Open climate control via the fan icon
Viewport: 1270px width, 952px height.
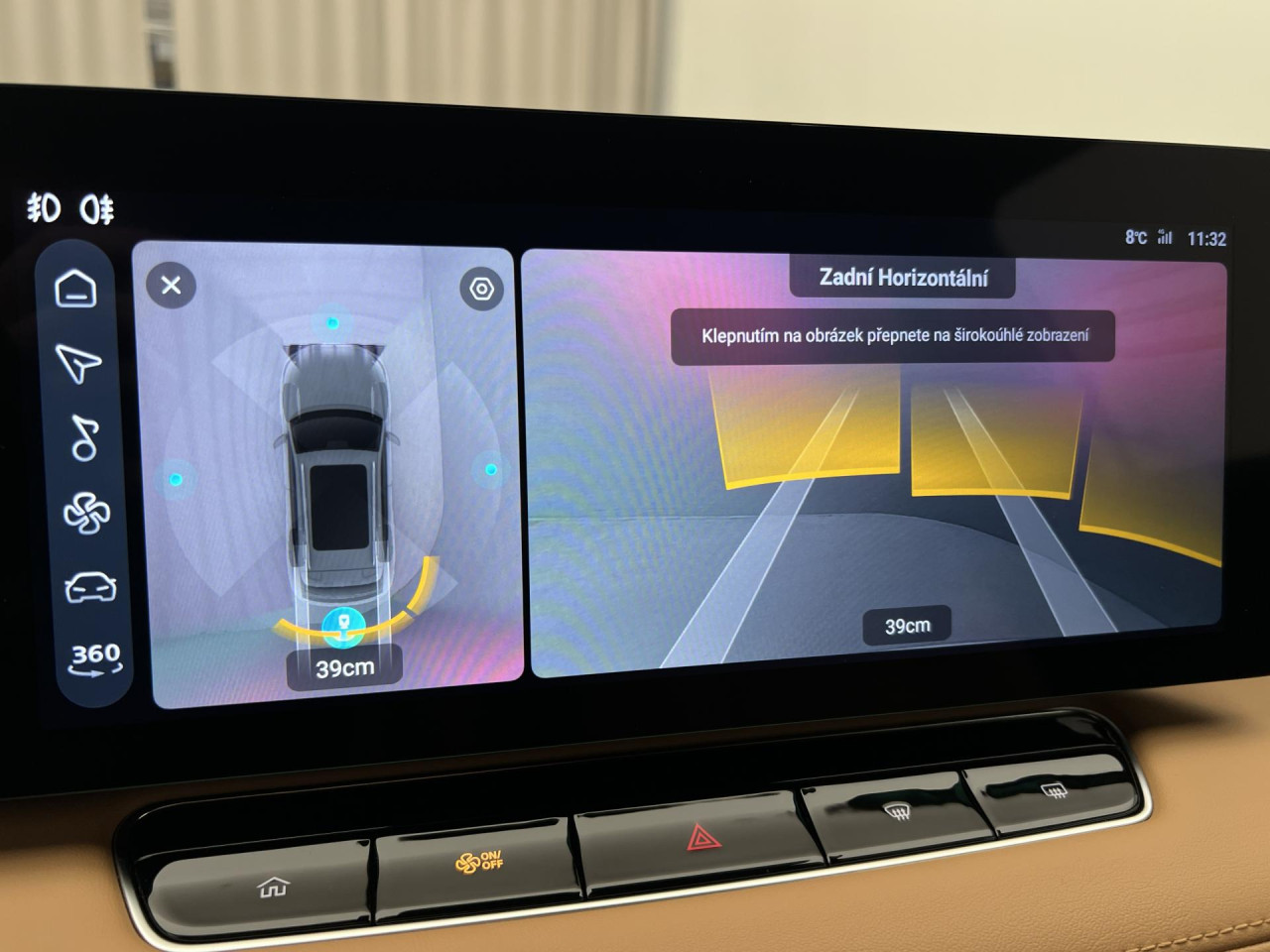86,514
